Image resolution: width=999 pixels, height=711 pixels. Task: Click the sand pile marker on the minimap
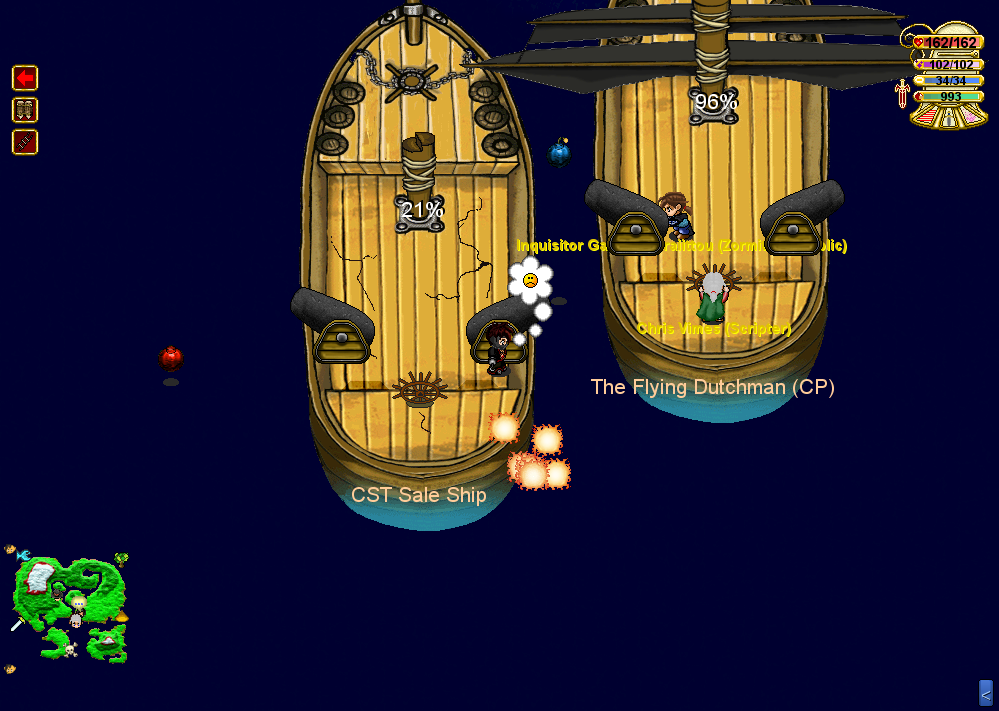tap(121, 617)
